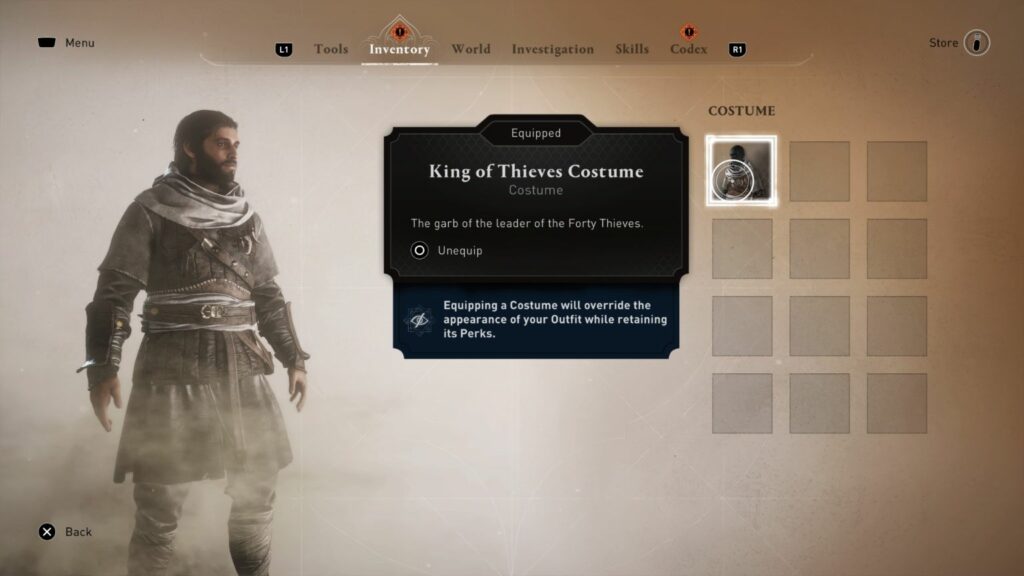Viewport: 1024px width, 576px height.
Task: Open the Codex tab
Action: [688, 49]
